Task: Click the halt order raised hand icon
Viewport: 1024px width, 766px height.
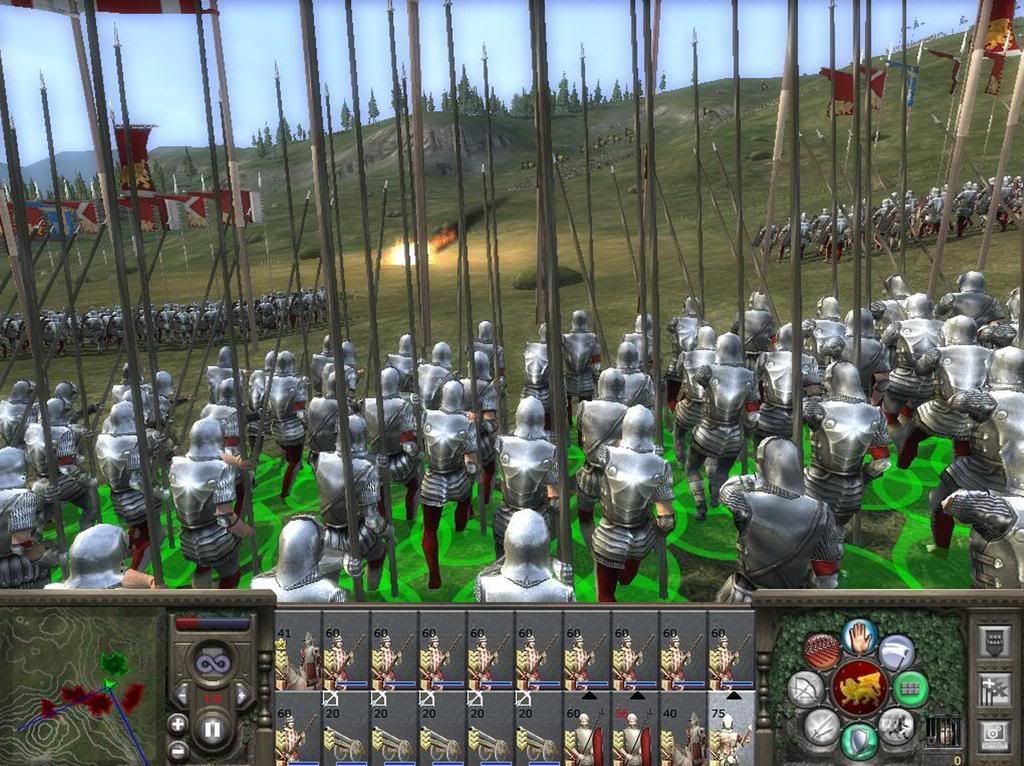Action: coord(858,636)
